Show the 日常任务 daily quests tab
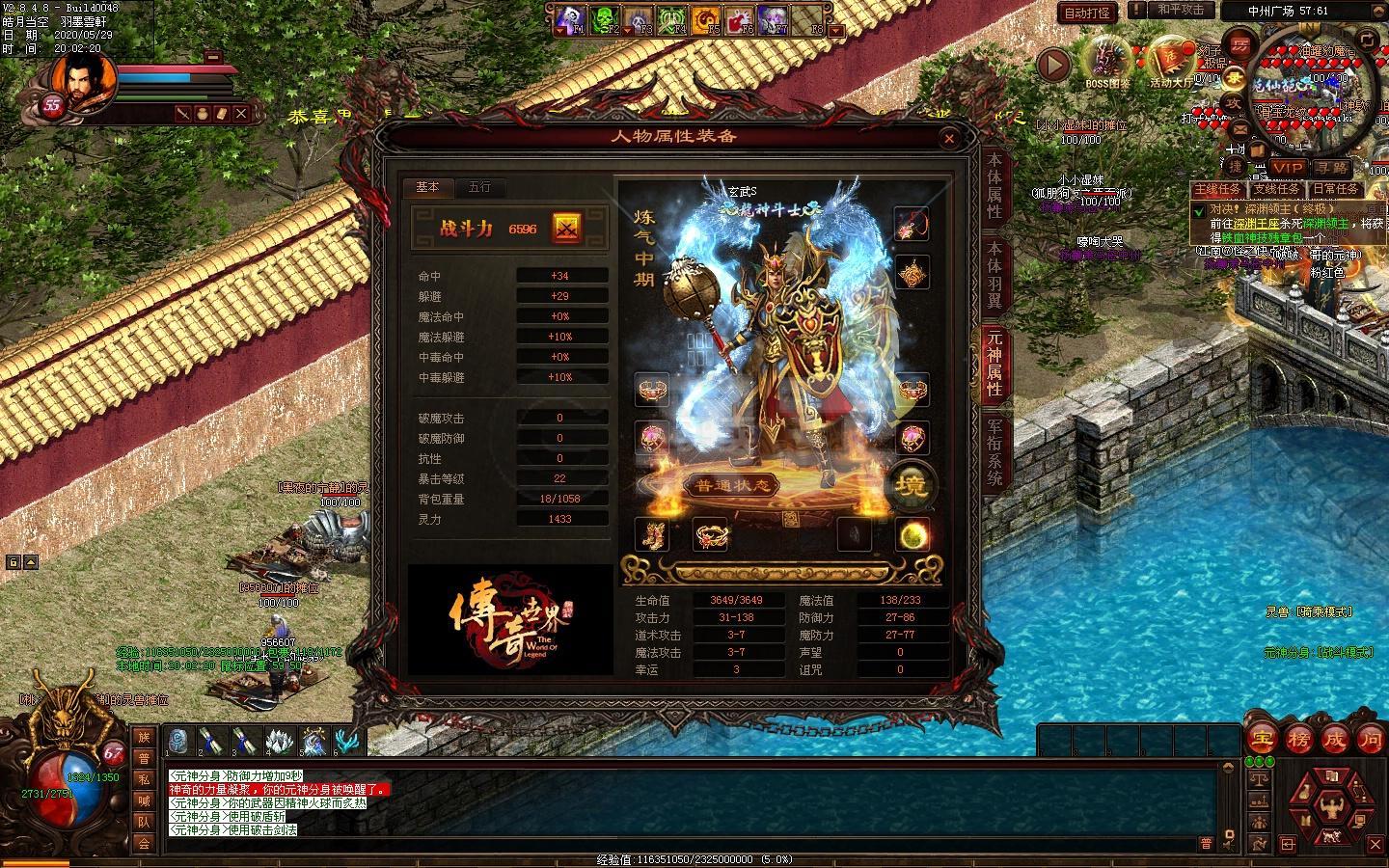The image size is (1389, 868). pyautogui.click(x=1336, y=189)
